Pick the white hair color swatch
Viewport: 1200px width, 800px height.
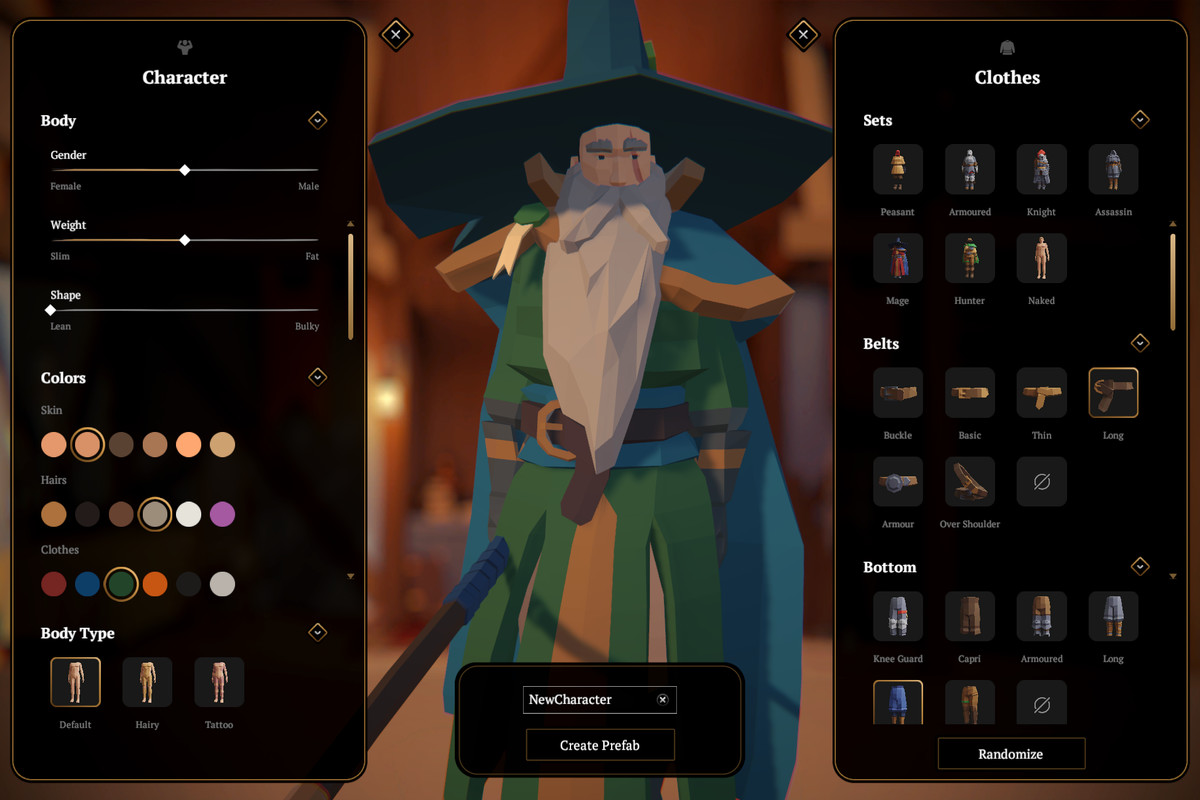pos(188,514)
